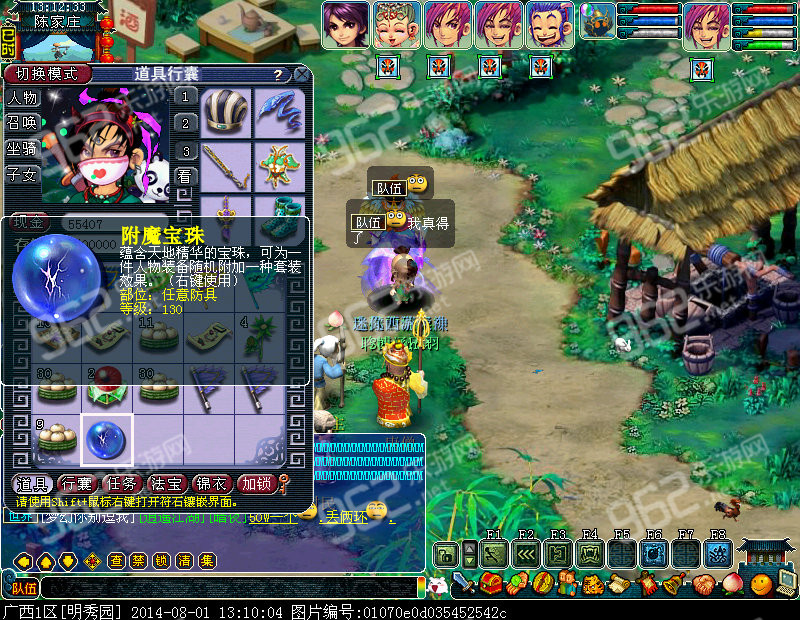Click the 看 view button

click(184, 175)
